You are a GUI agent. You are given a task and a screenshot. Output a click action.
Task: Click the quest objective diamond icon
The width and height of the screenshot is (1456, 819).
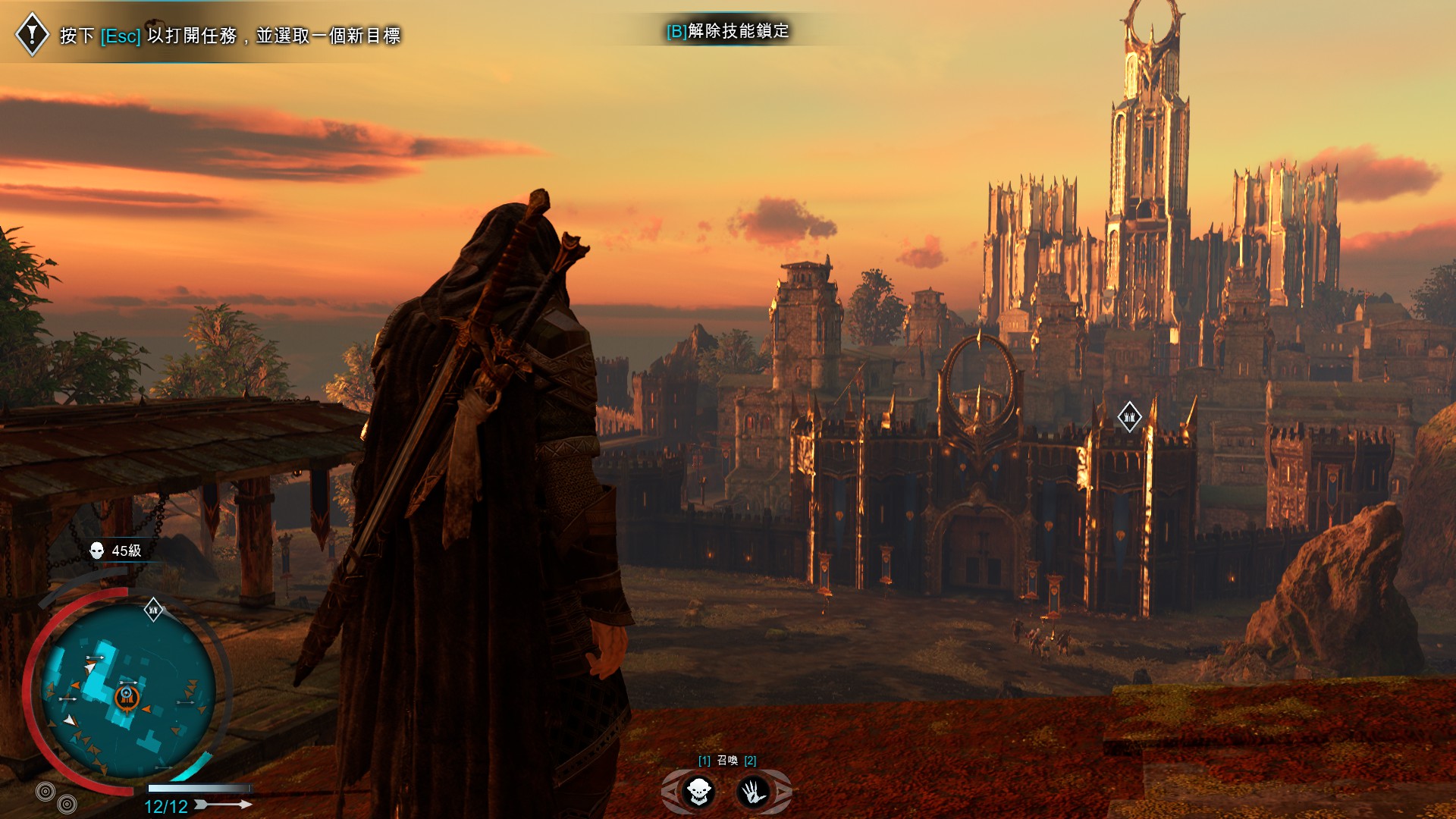coord(33,34)
